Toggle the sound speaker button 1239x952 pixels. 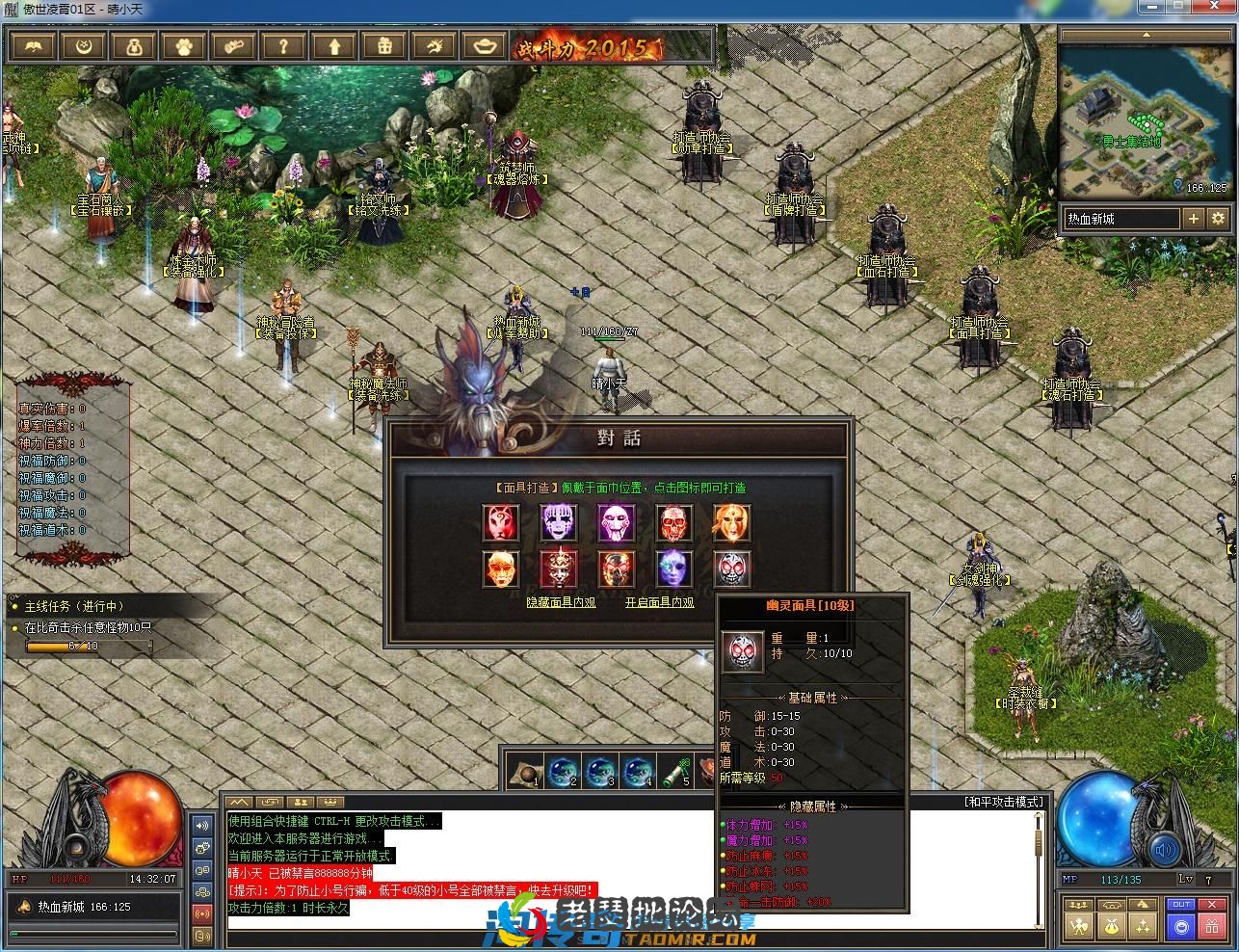(x=1165, y=850)
